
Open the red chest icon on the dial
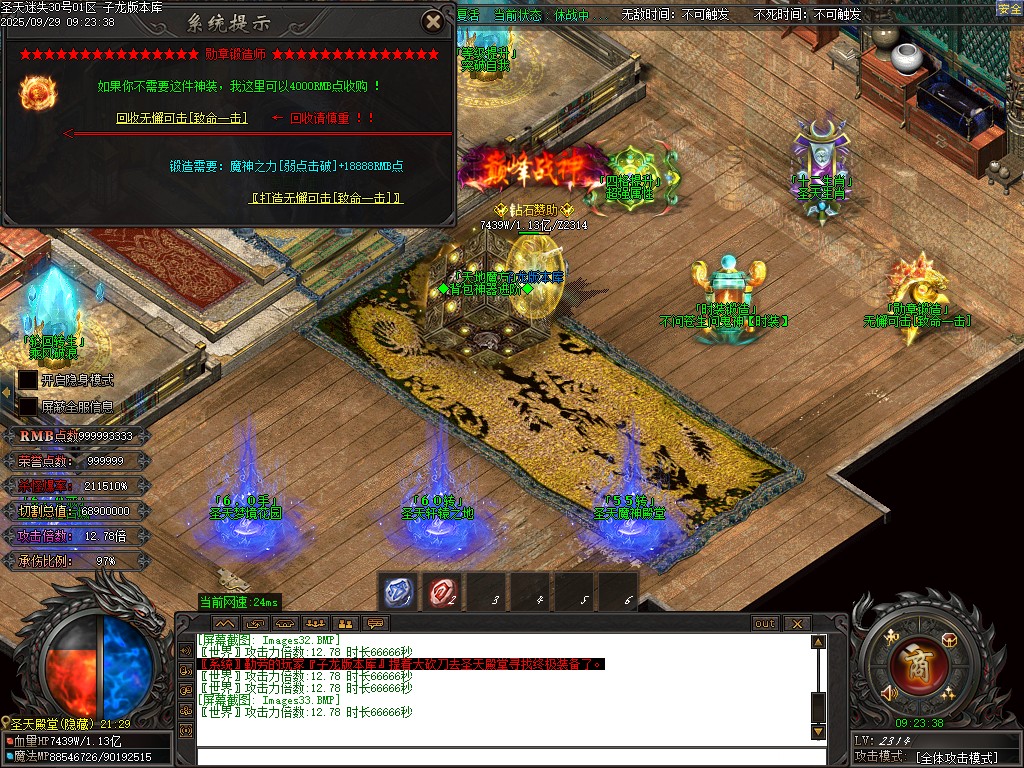coord(948,638)
